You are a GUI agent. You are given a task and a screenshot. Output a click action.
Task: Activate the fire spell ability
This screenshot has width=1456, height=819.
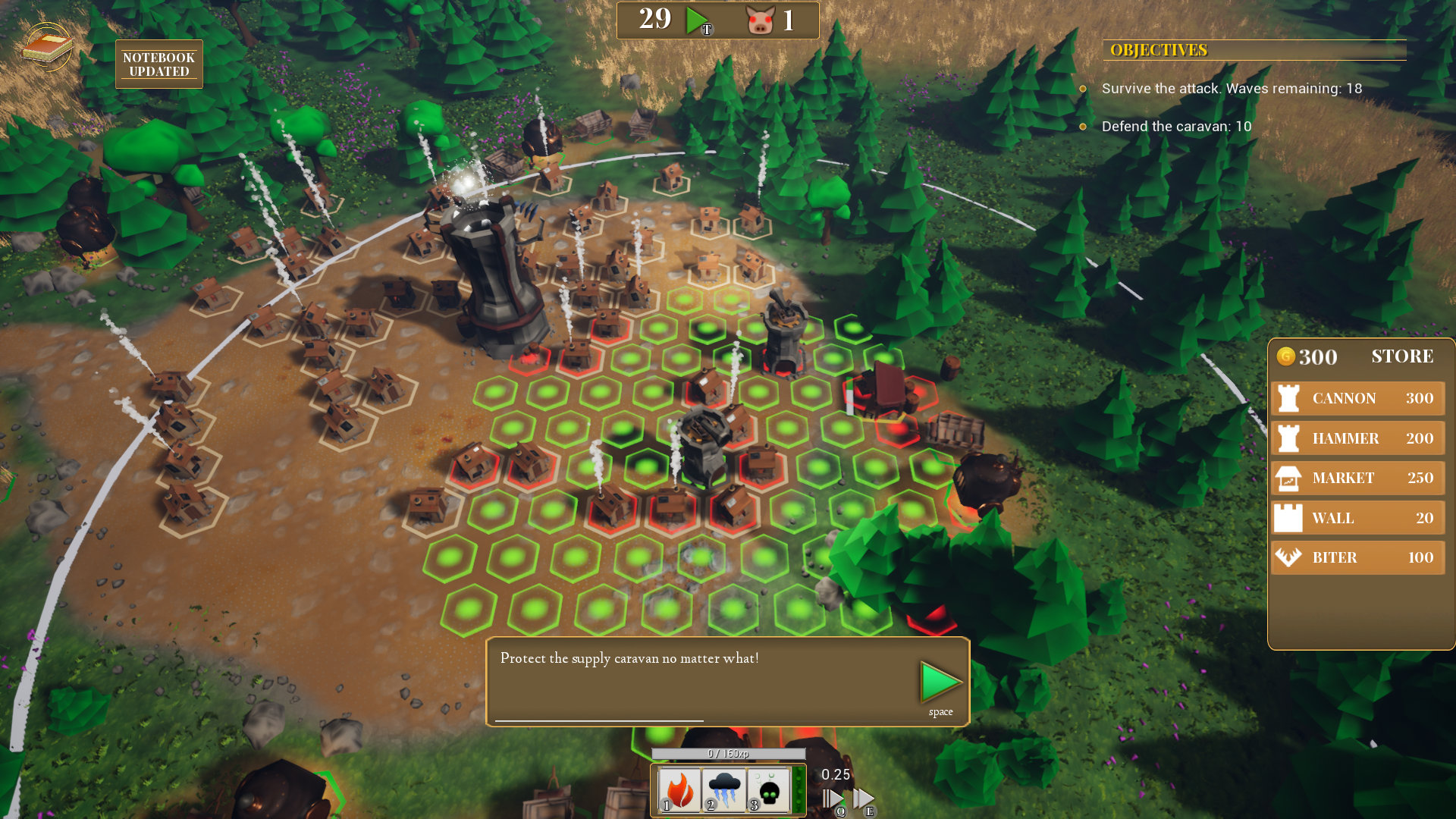pos(679,790)
